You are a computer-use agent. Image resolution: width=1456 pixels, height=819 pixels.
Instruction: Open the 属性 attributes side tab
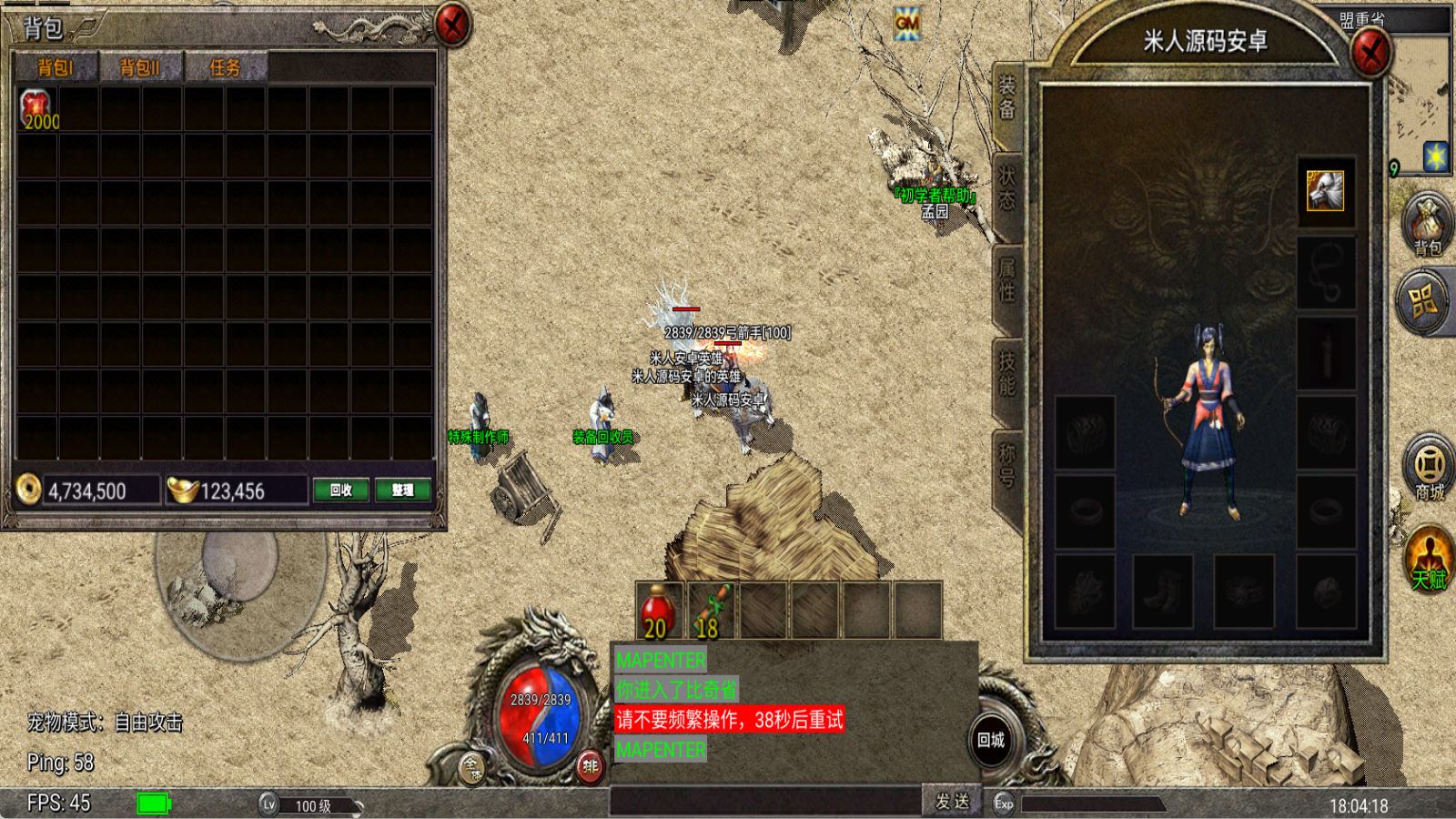coord(1007,279)
